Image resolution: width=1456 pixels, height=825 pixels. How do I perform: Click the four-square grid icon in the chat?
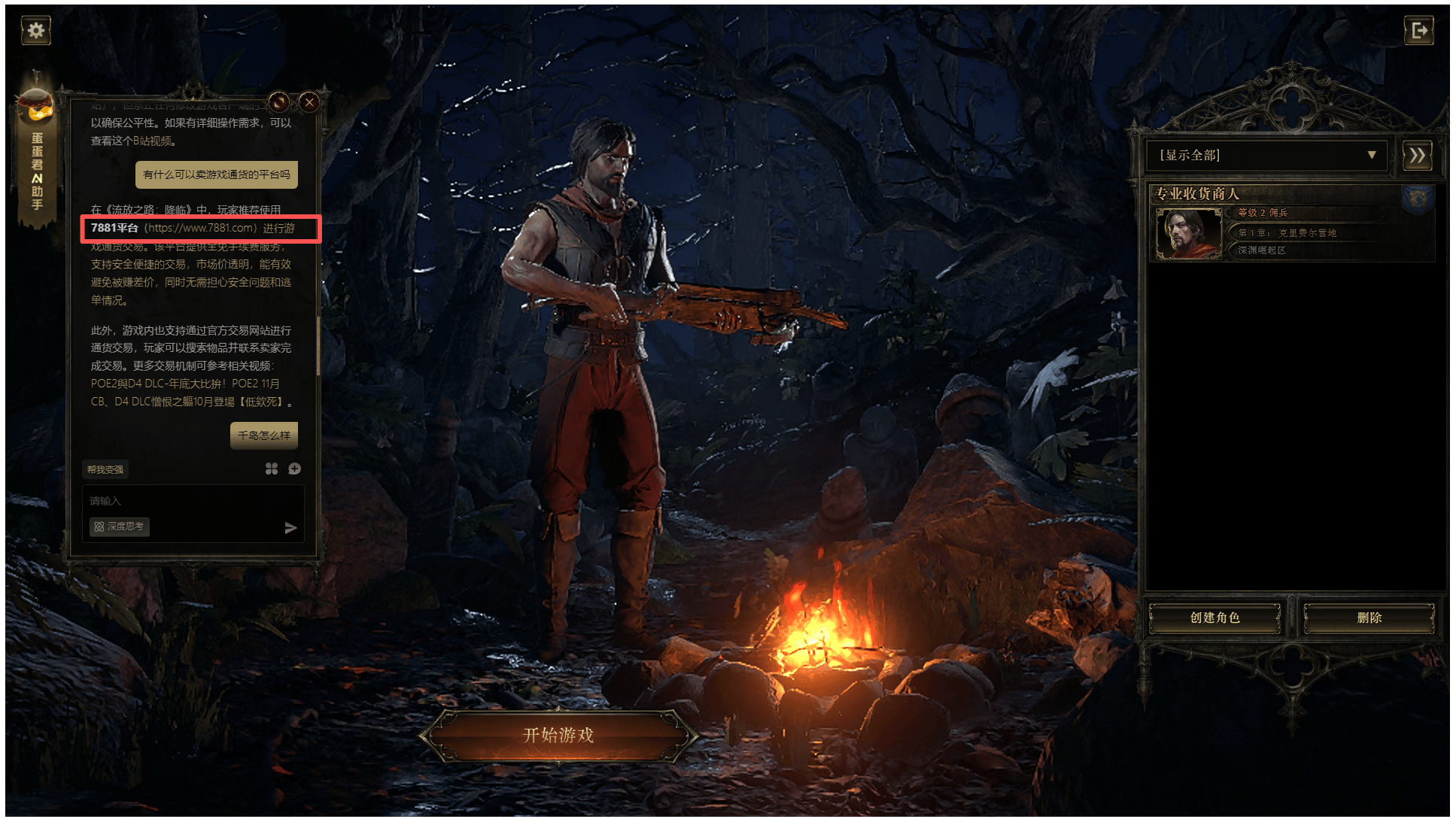click(272, 469)
